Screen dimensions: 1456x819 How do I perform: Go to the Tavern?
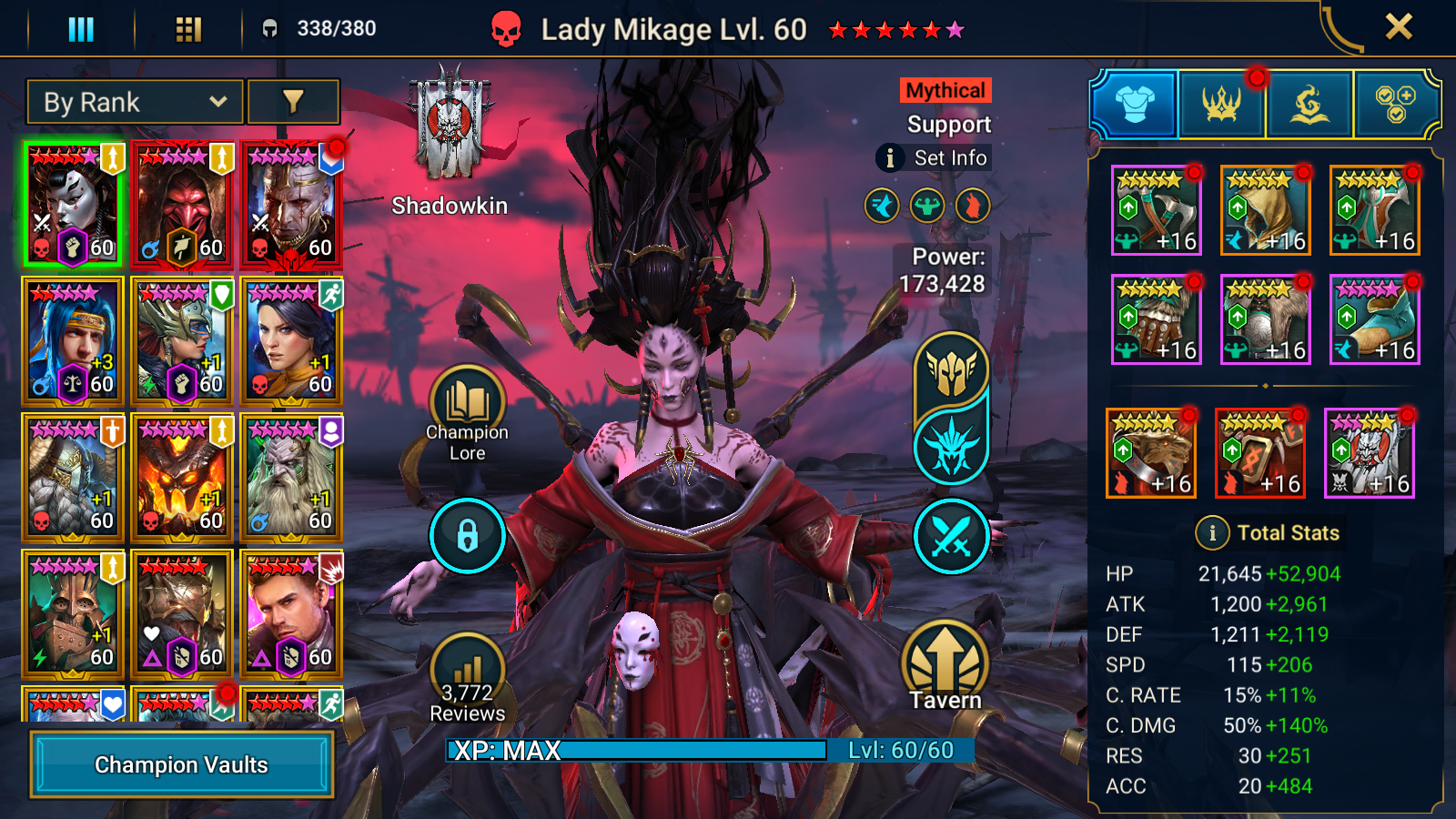pos(945,666)
